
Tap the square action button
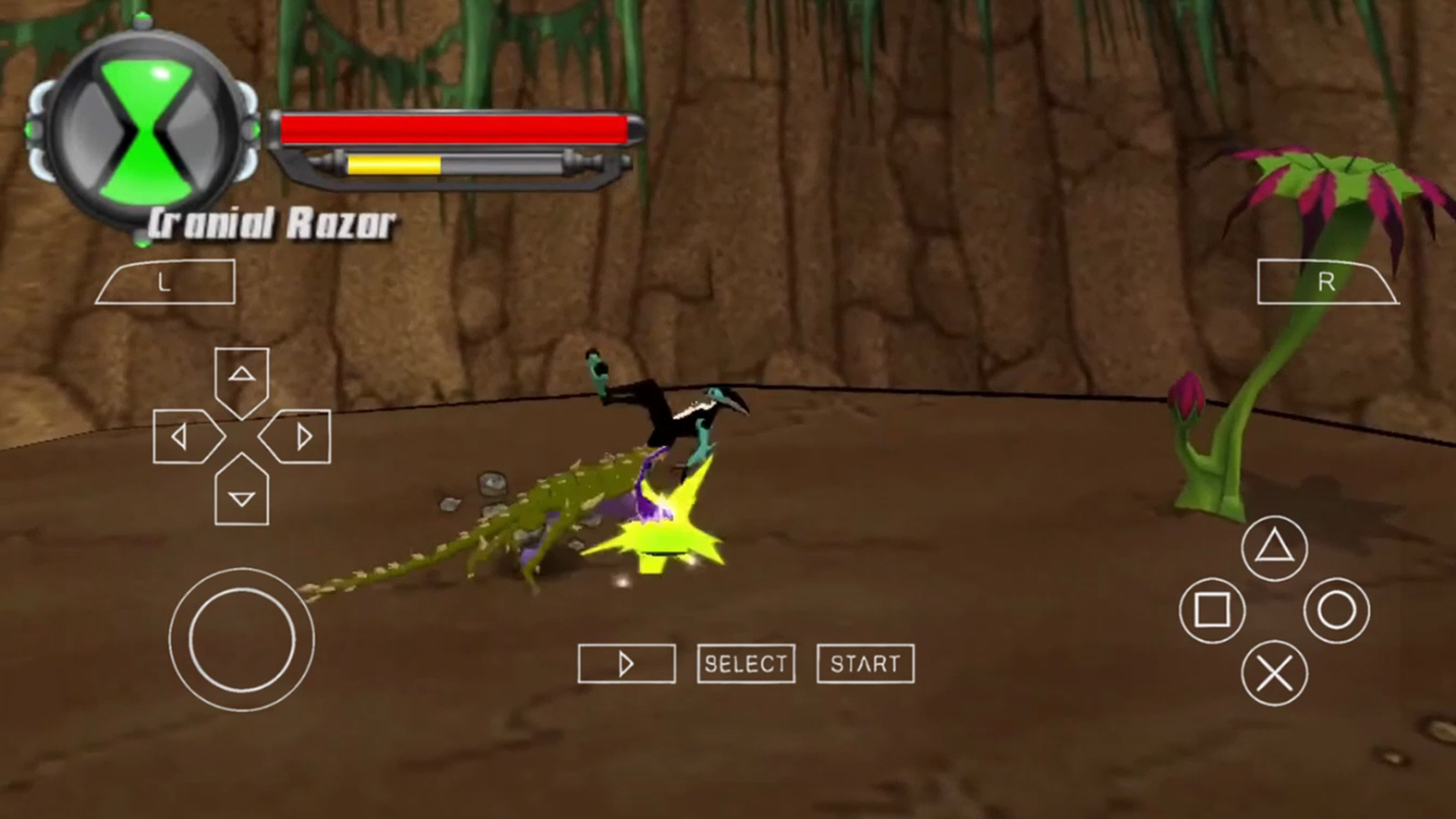pos(1212,611)
